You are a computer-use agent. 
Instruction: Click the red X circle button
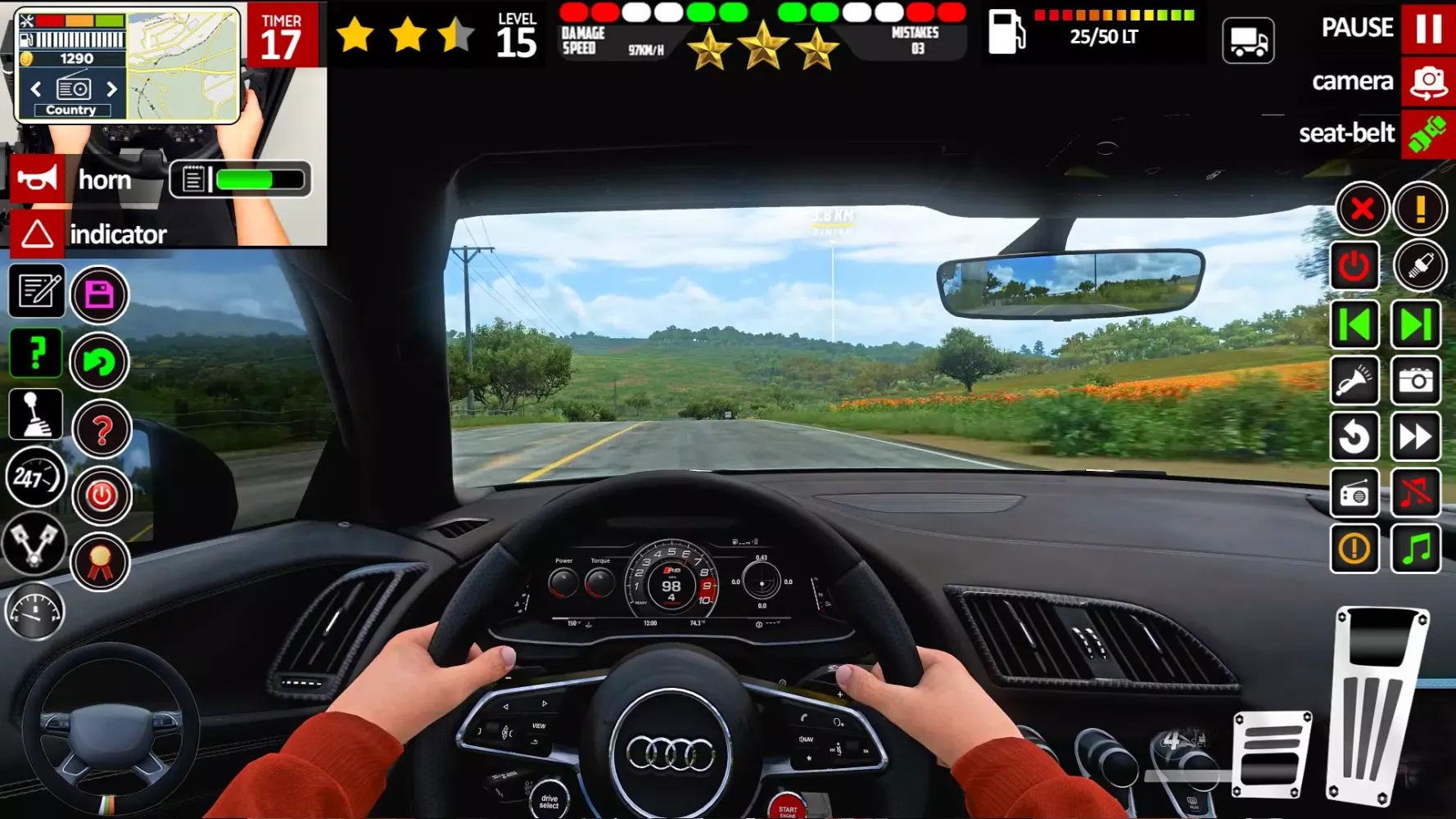click(x=1362, y=209)
